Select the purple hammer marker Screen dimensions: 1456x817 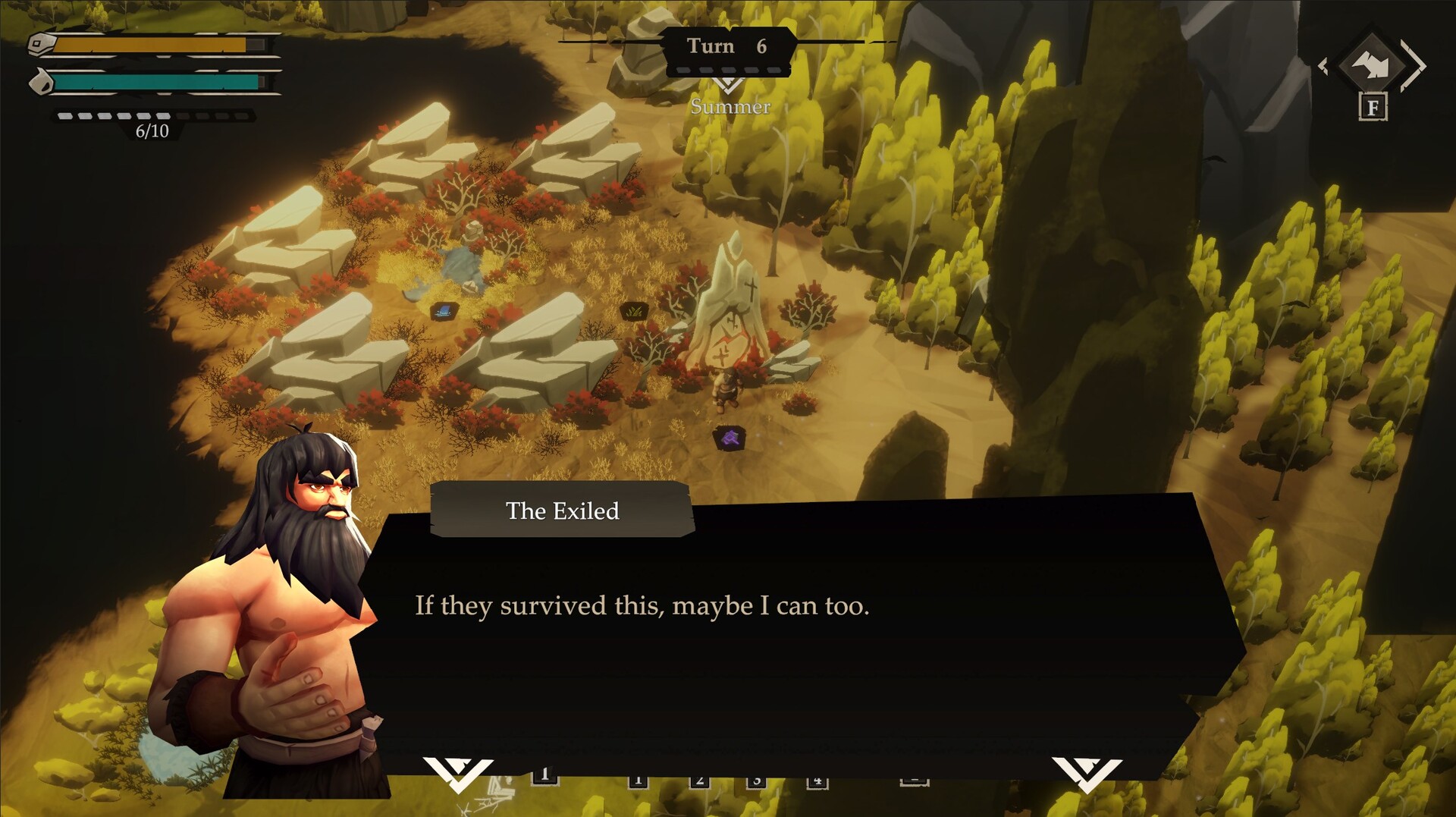(x=730, y=438)
